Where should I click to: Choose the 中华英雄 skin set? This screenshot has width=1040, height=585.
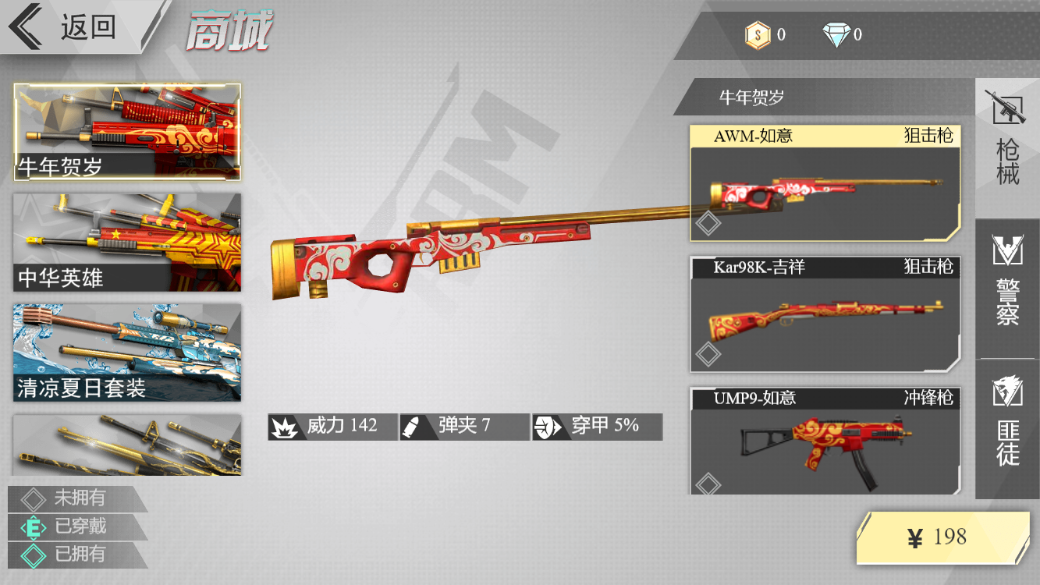coord(127,242)
